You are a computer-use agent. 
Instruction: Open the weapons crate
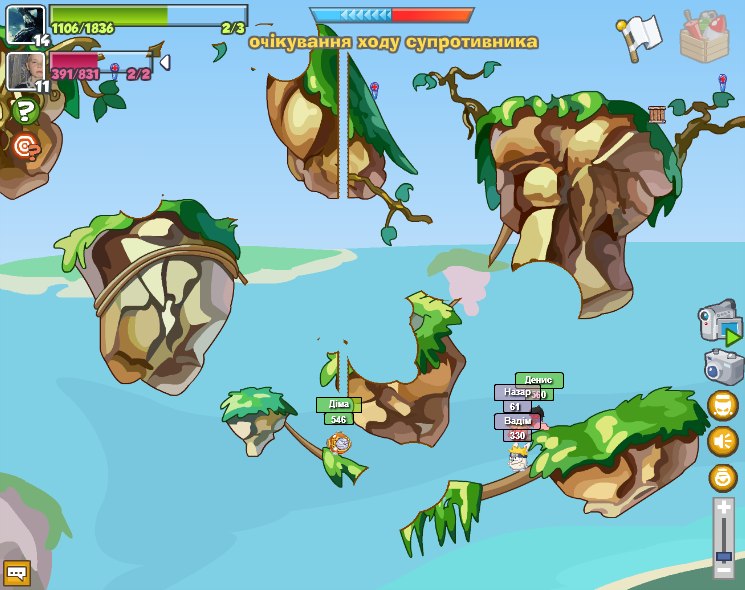coord(704,36)
